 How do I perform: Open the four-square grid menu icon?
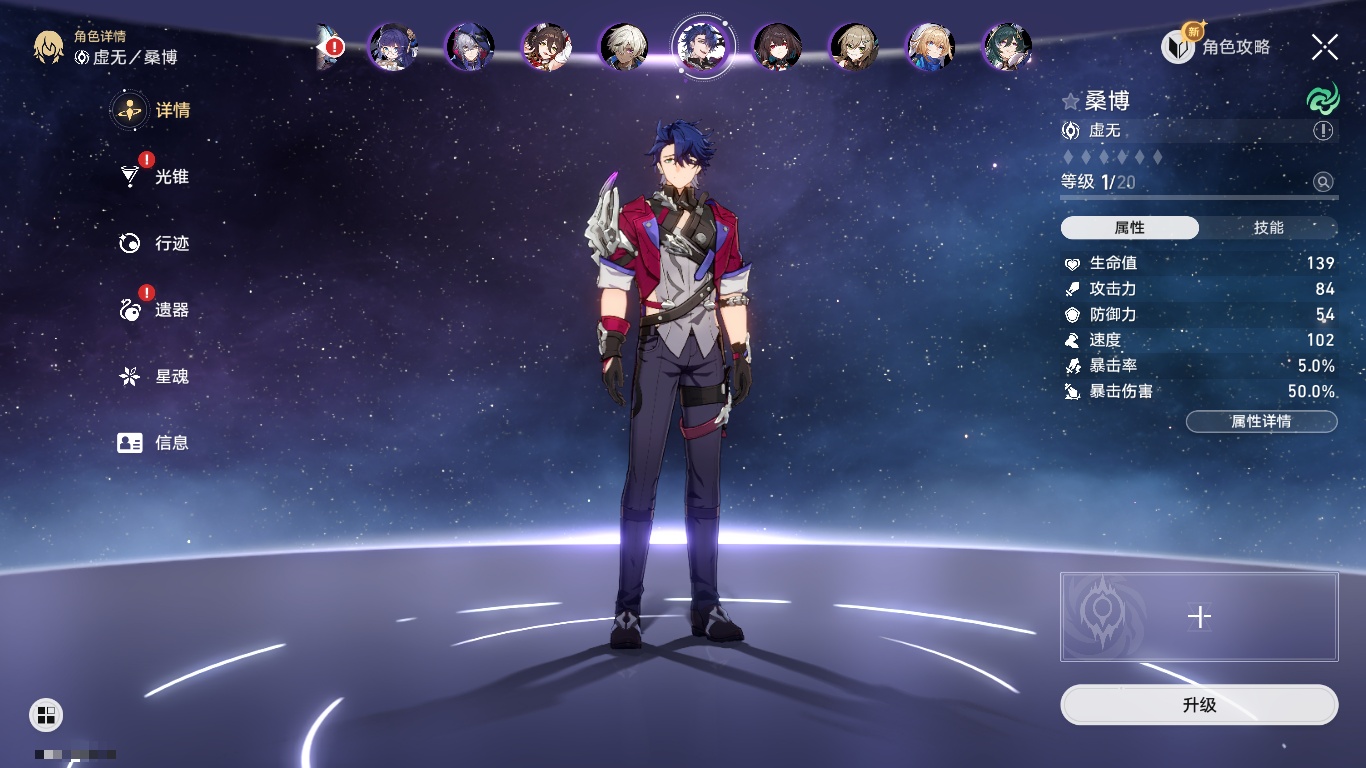point(46,714)
